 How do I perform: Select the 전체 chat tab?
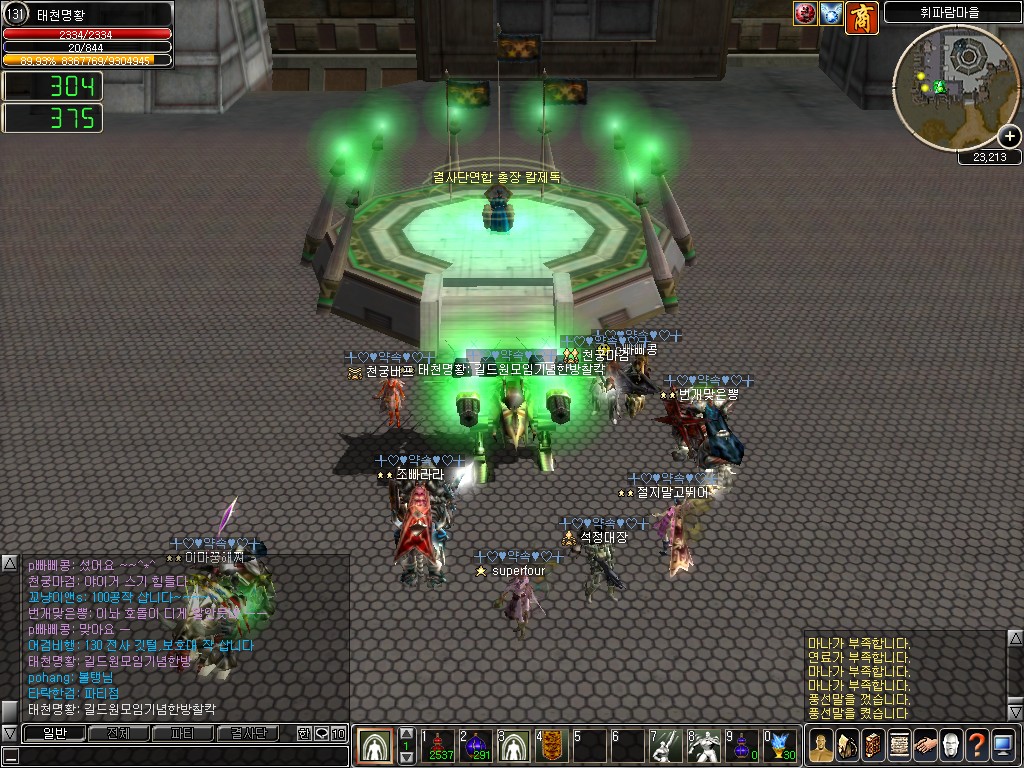pyautogui.click(x=118, y=734)
